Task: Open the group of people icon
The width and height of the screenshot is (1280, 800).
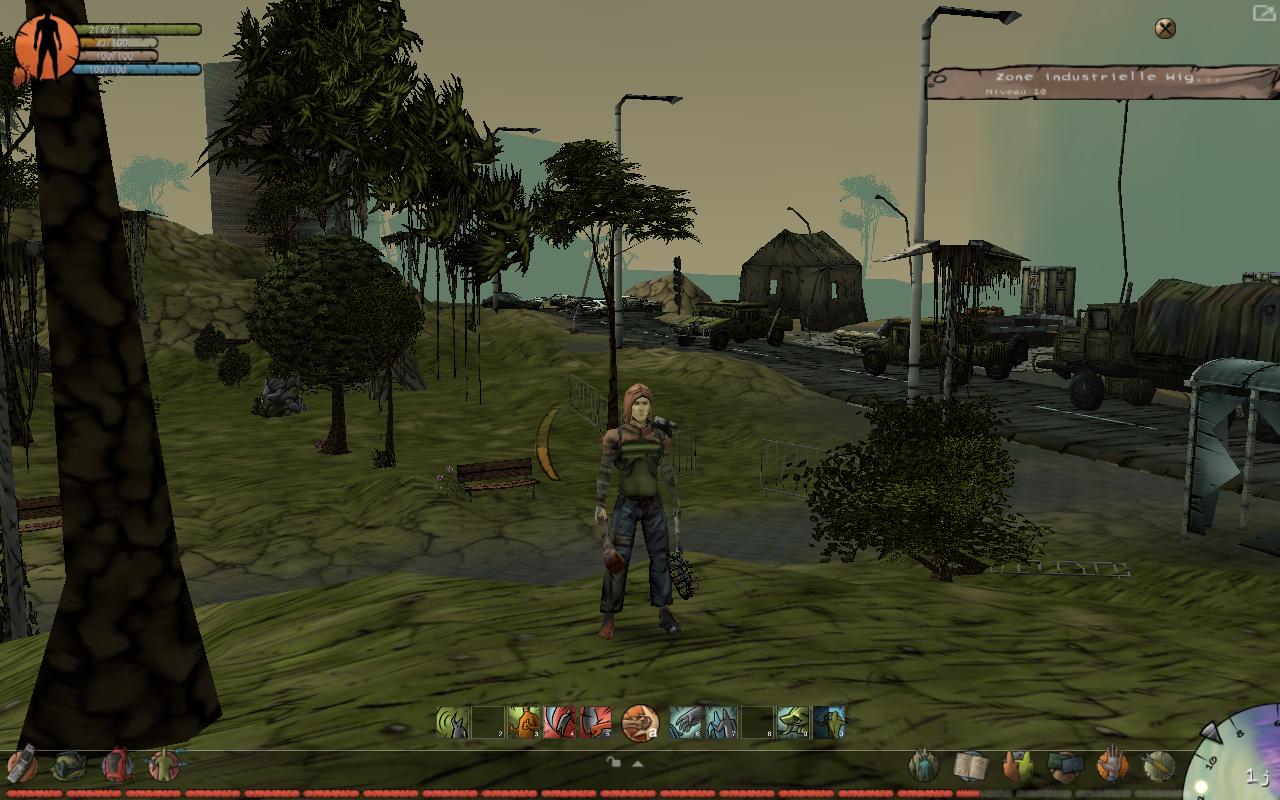Action: pyautogui.click(x=923, y=767)
